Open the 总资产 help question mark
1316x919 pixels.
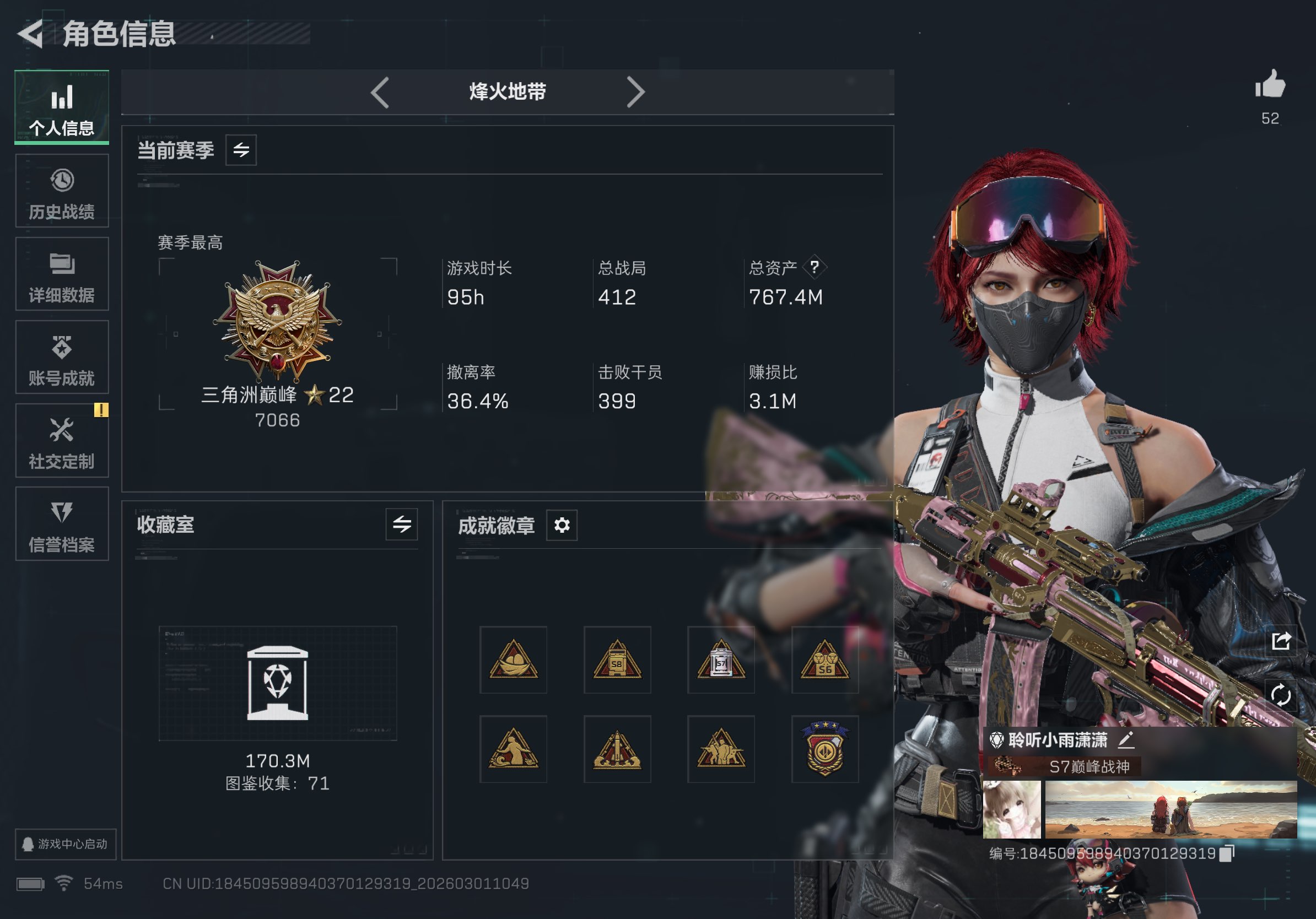point(814,267)
